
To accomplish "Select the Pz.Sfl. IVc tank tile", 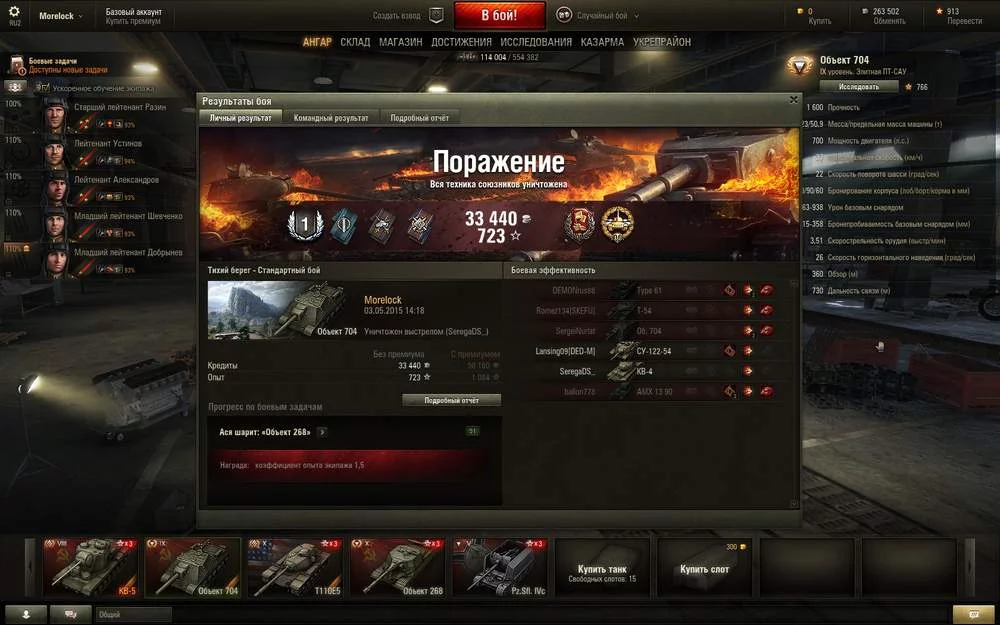I will [x=499, y=567].
